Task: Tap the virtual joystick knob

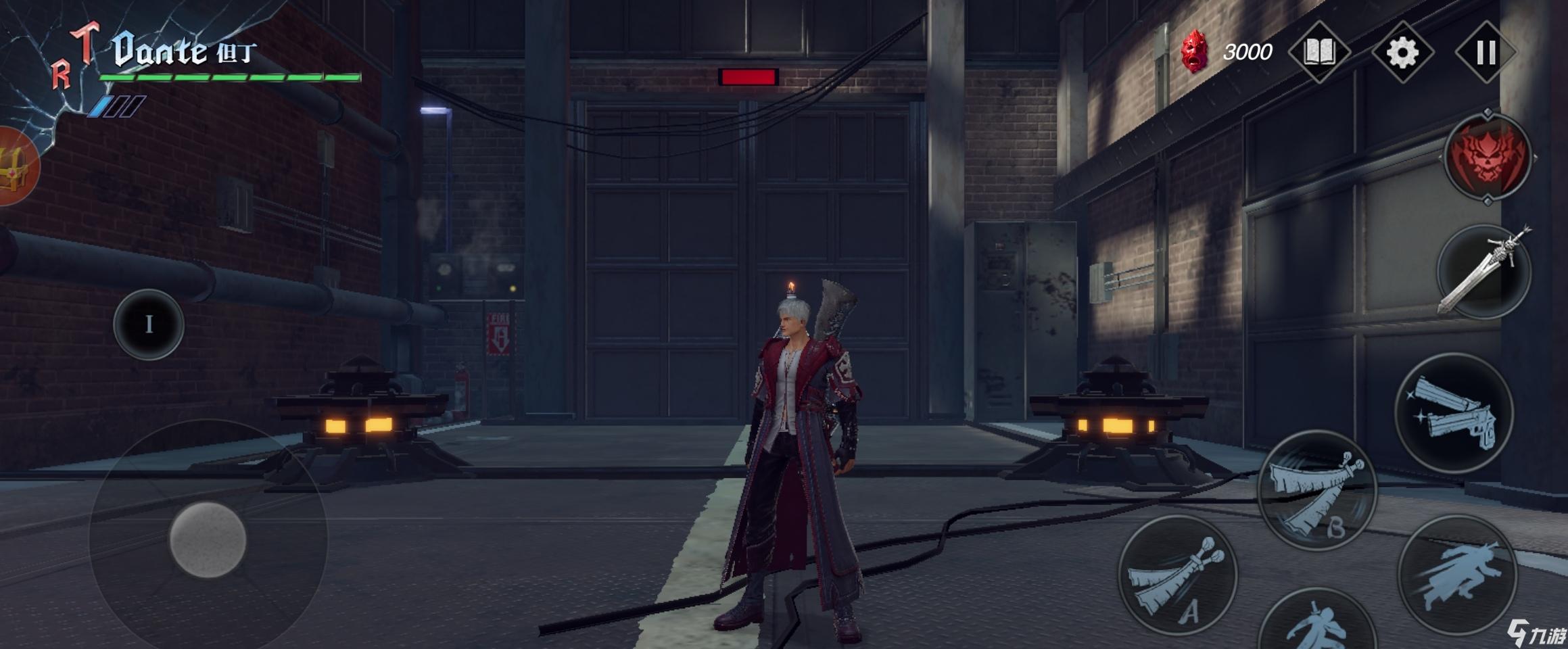Action: point(208,539)
